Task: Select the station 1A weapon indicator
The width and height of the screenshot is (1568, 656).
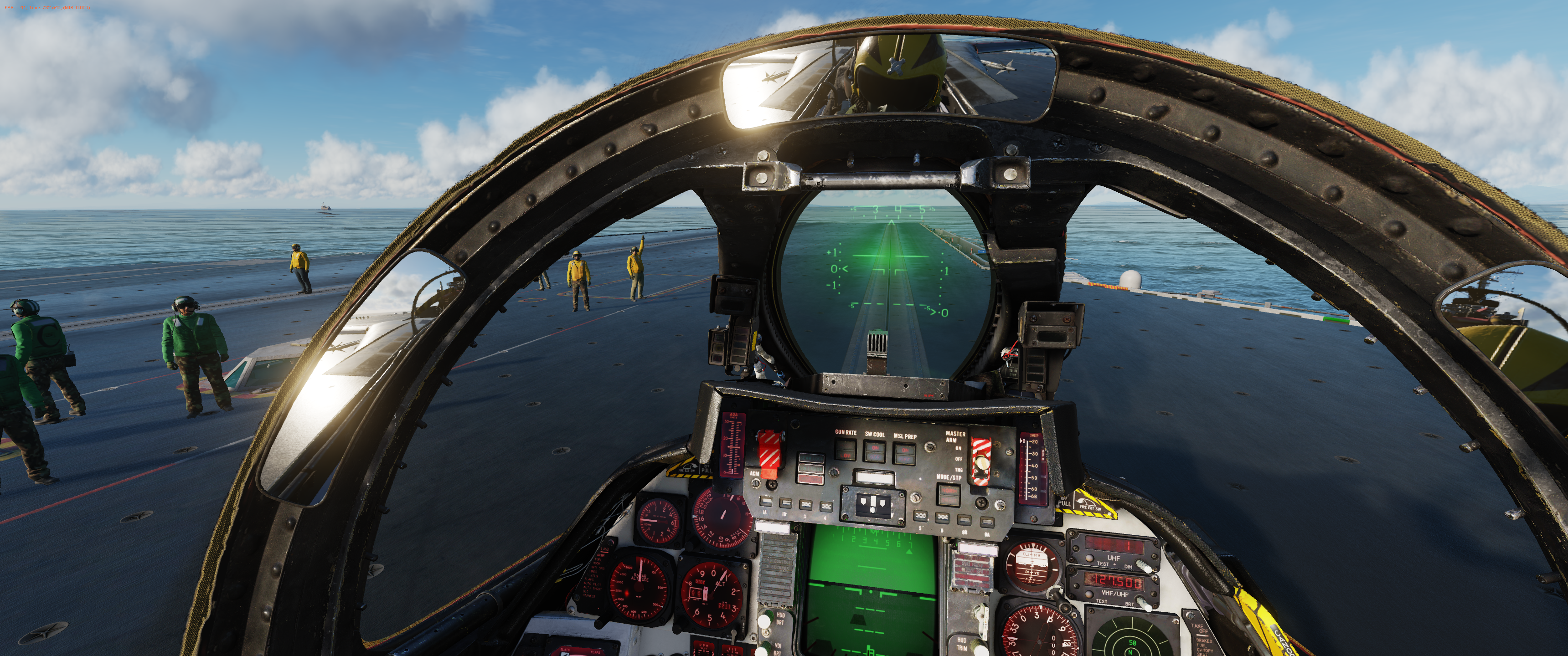Action: pyautogui.click(x=766, y=502)
